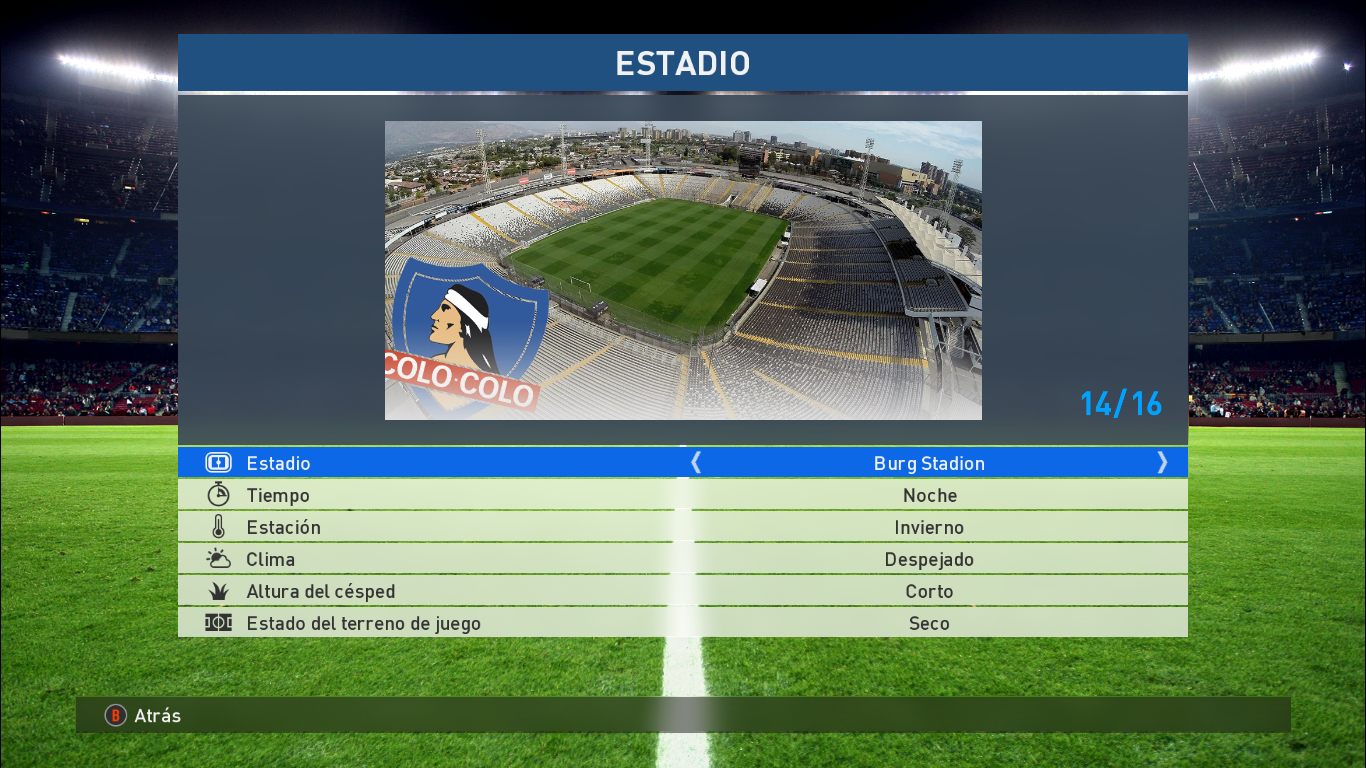Viewport: 1366px width, 768px height.
Task: Click the right arrow to choose next stadium
Action: coord(1162,462)
